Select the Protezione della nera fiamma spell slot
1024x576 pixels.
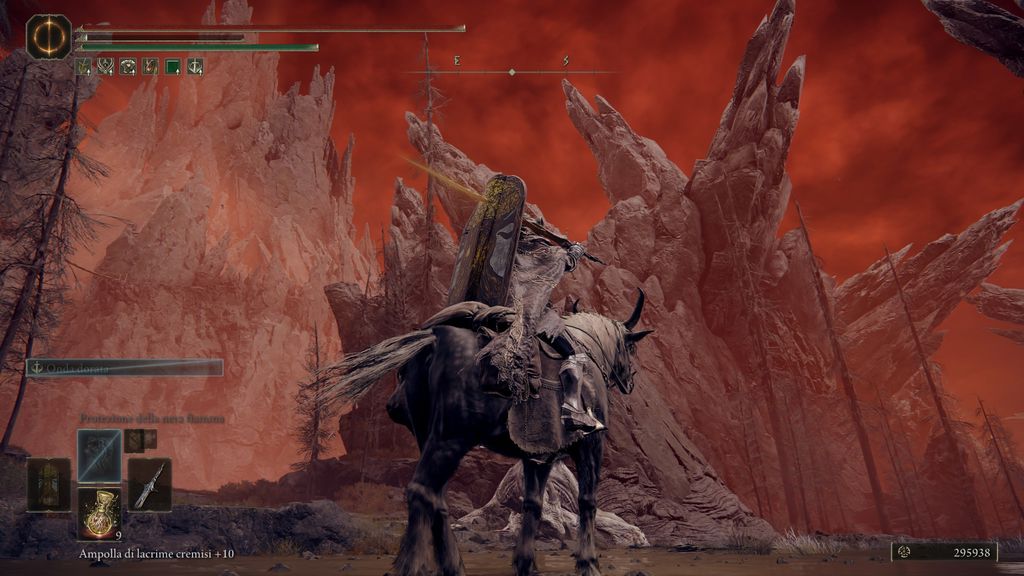tap(100, 455)
